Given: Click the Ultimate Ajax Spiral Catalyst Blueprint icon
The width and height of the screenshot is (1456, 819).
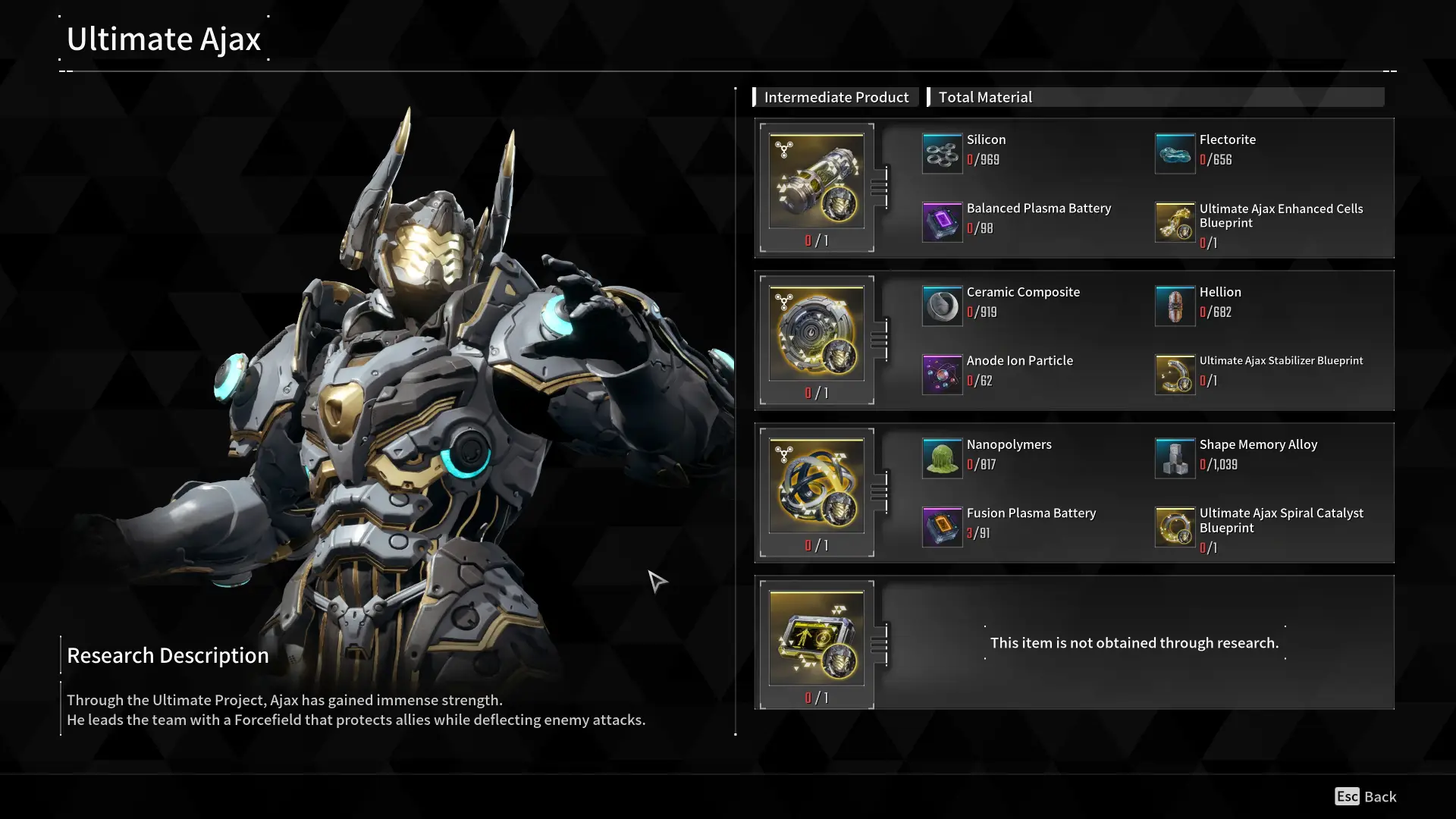Looking at the screenshot, I should coord(1175,526).
